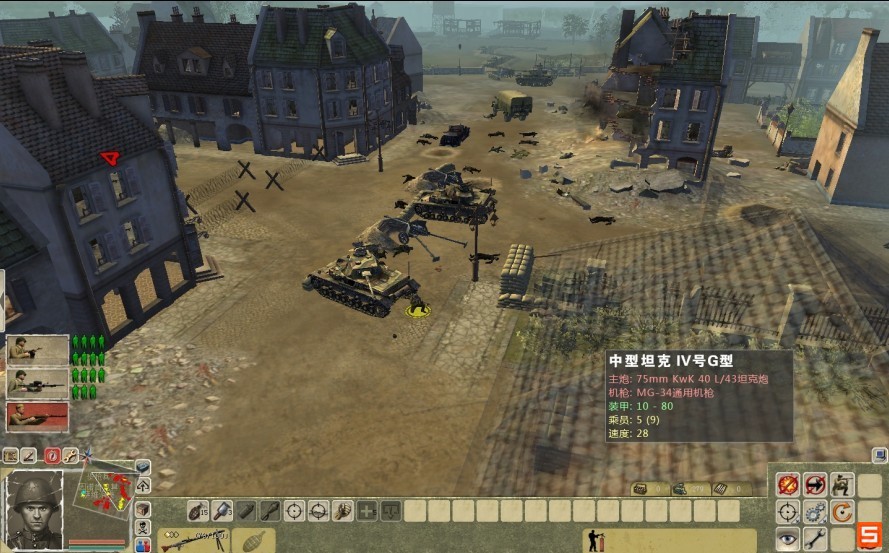This screenshot has width=889, height=553.
Task: Activate the fist melee action
Action: pos(342,510)
